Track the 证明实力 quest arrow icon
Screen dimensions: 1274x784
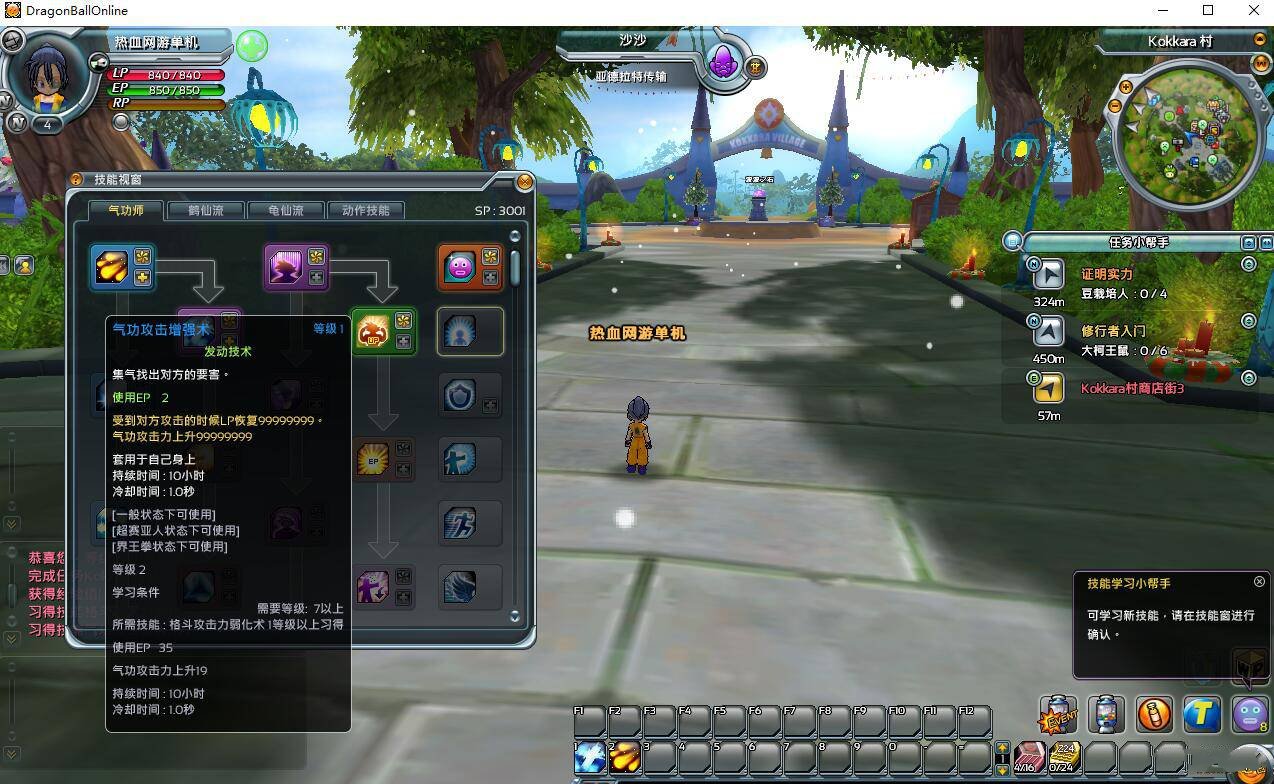1049,274
